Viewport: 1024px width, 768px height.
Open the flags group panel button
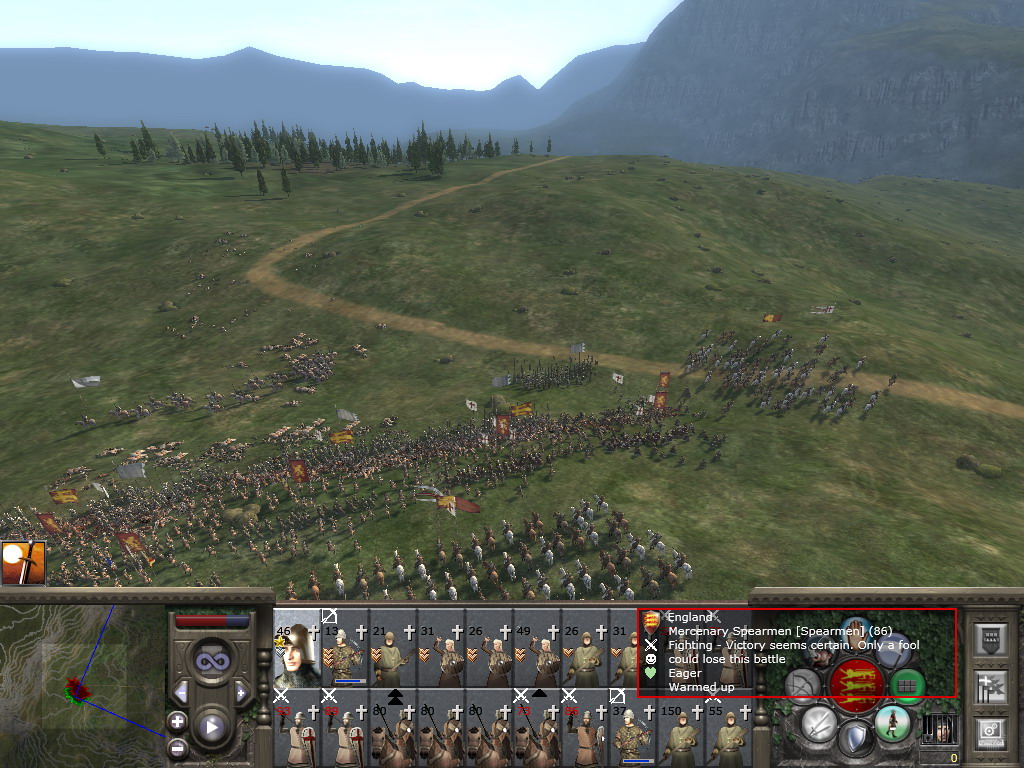tap(991, 686)
